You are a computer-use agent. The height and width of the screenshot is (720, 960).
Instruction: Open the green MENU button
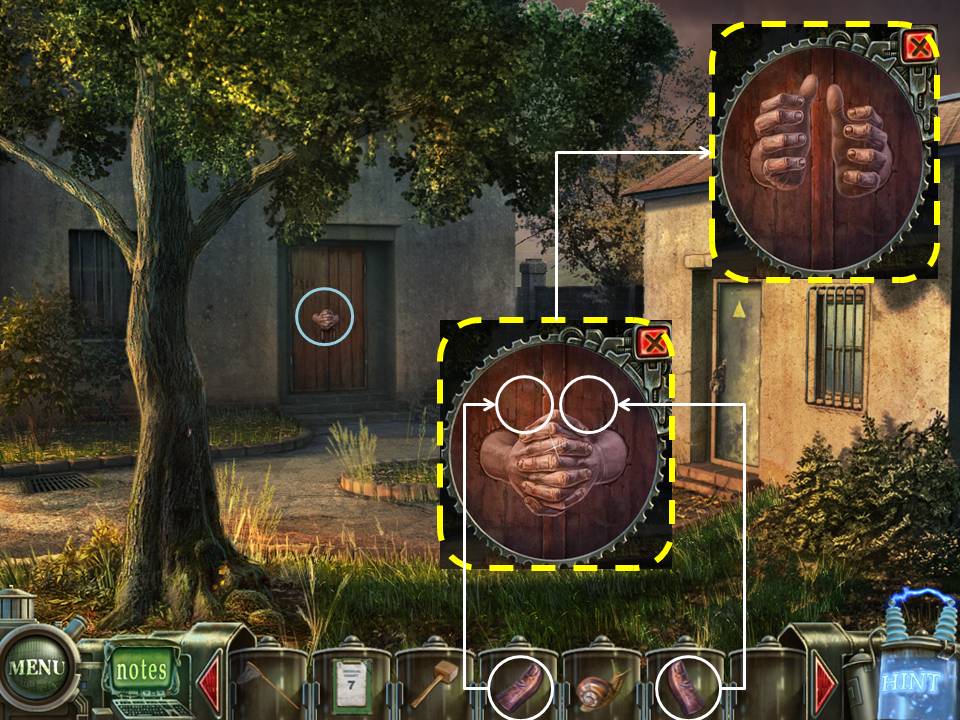pos(36,667)
